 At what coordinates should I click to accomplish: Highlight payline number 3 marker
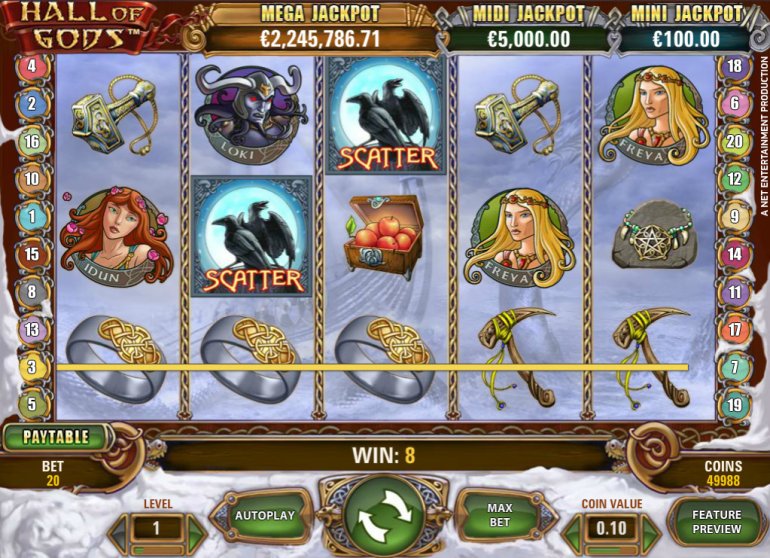pos(32,367)
